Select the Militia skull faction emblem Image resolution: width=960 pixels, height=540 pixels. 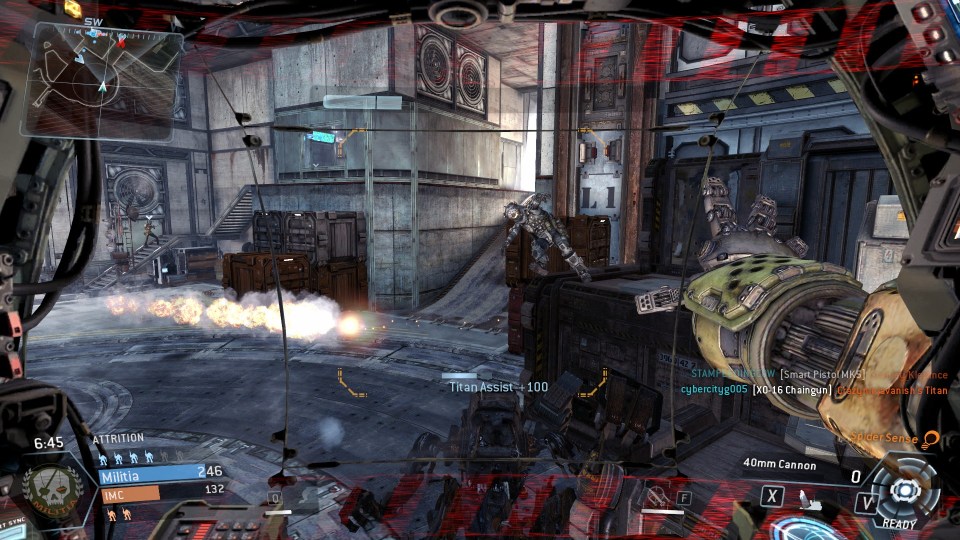pos(47,487)
